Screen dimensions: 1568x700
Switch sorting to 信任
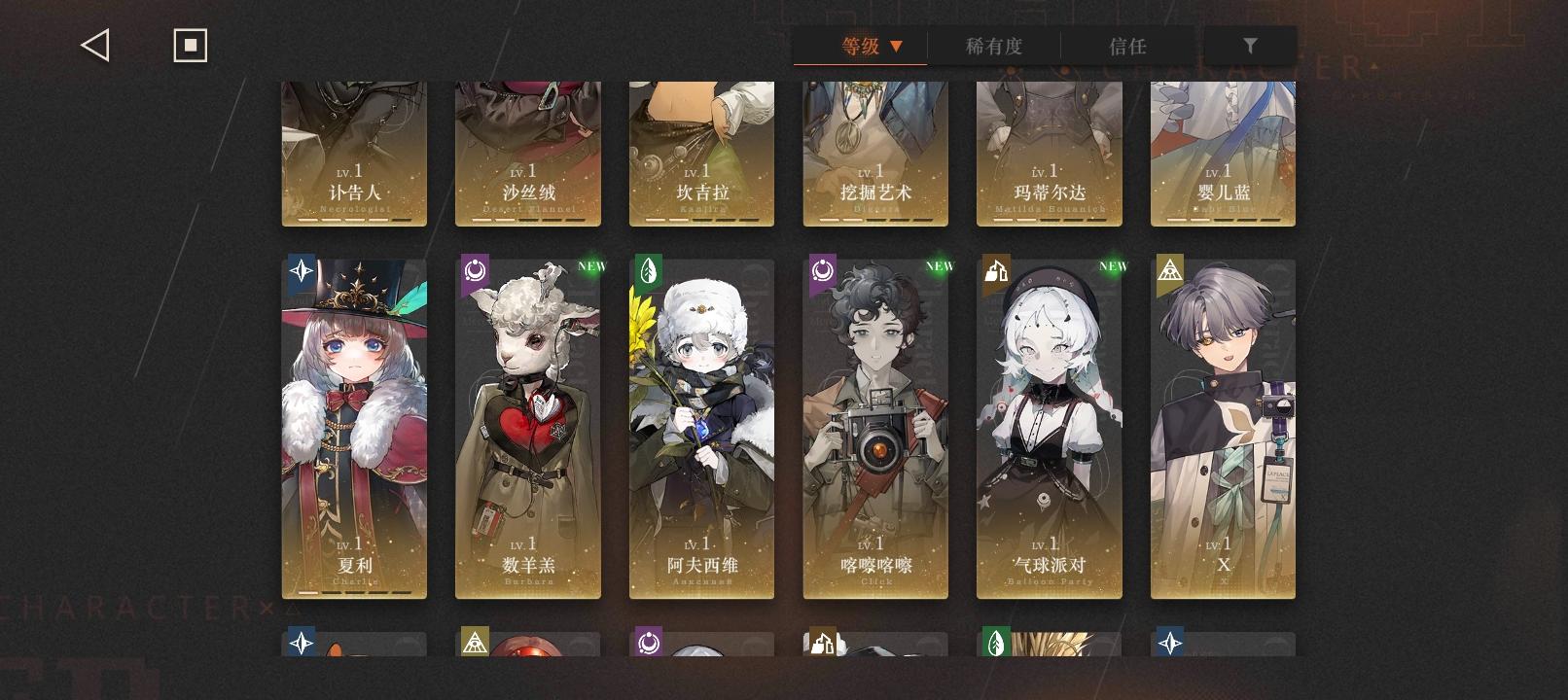tap(1127, 46)
